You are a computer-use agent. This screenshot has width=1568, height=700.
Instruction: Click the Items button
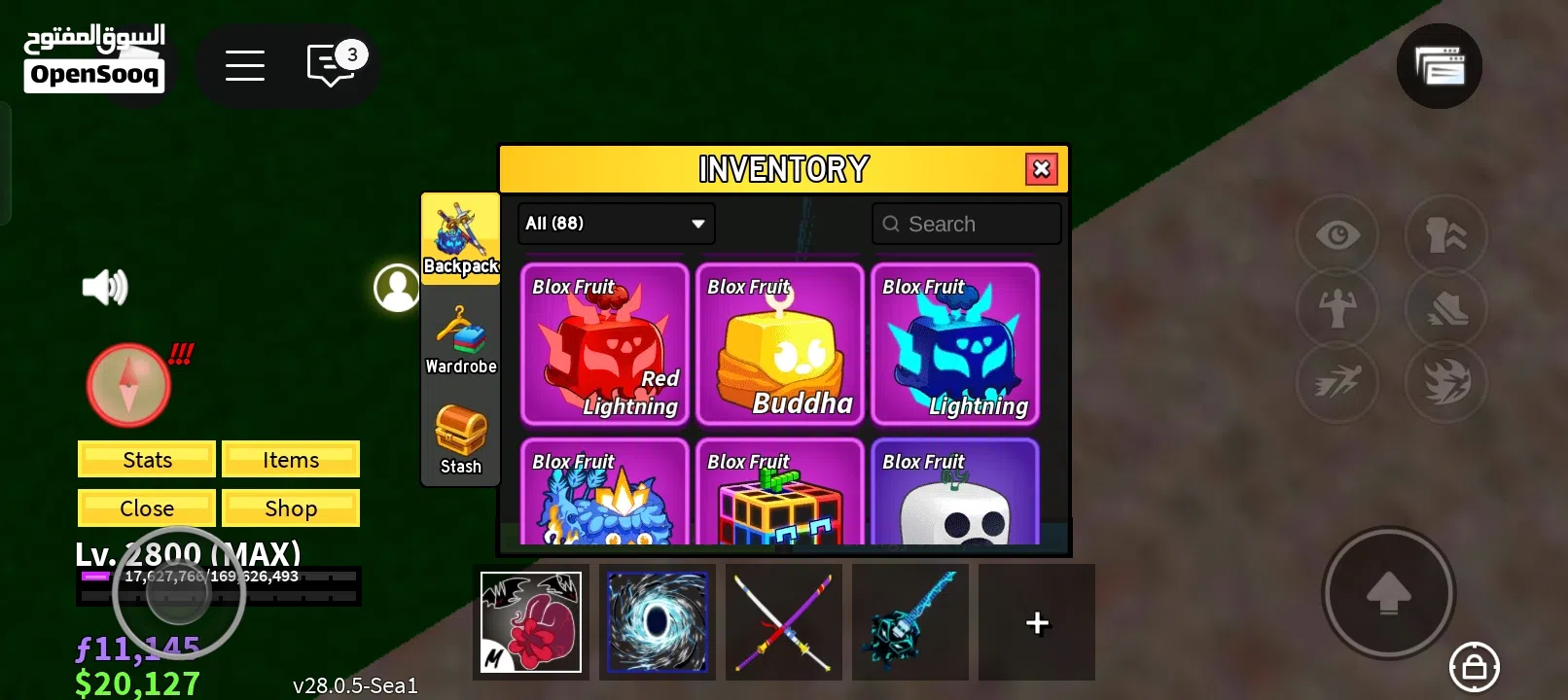[291, 459]
